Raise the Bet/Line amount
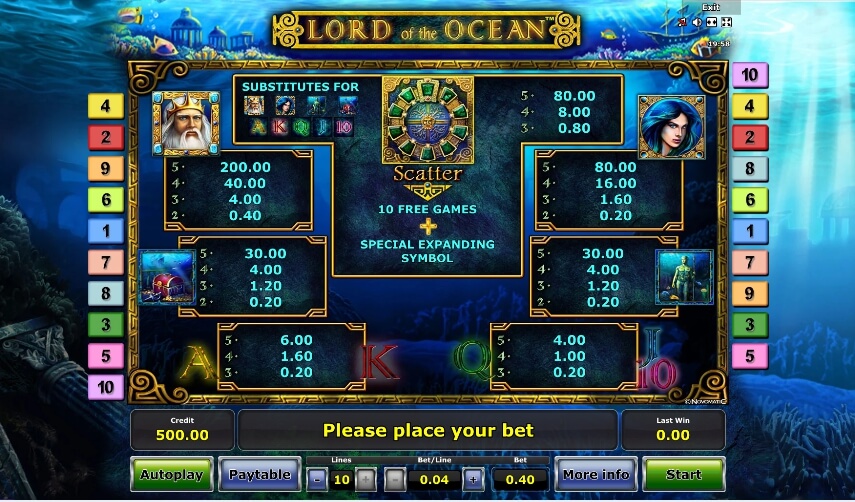855x502 pixels. tap(473, 479)
